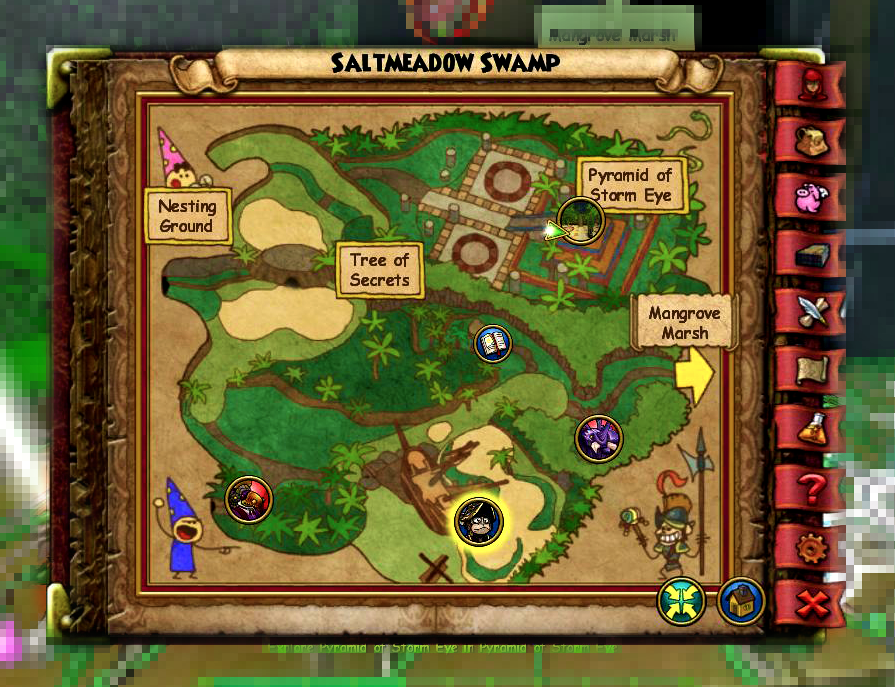Click the Tree of Secrets label

380,270
